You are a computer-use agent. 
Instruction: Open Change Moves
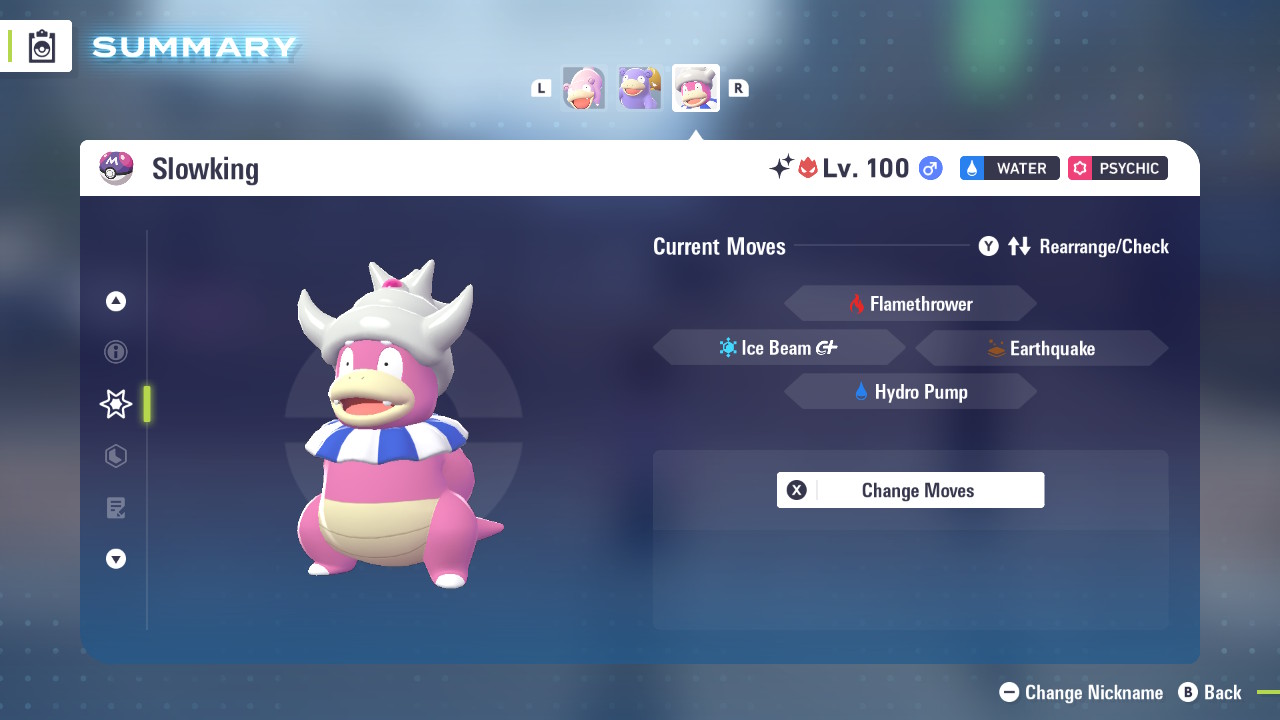pyautogui.click(x=910, y=490)
